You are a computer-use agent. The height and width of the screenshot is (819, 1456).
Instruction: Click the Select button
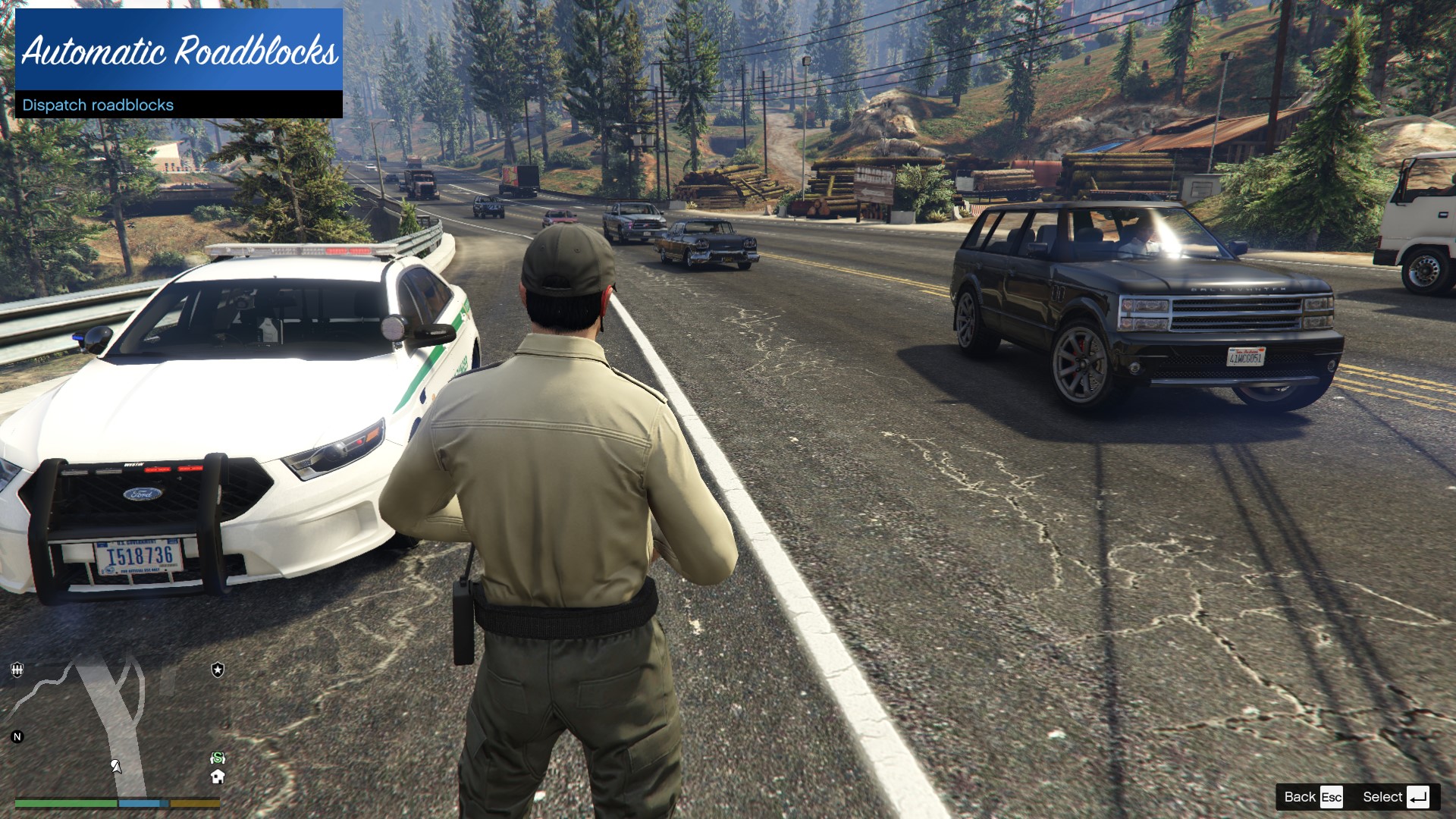pyautogui.click(x=1395, y=797)
